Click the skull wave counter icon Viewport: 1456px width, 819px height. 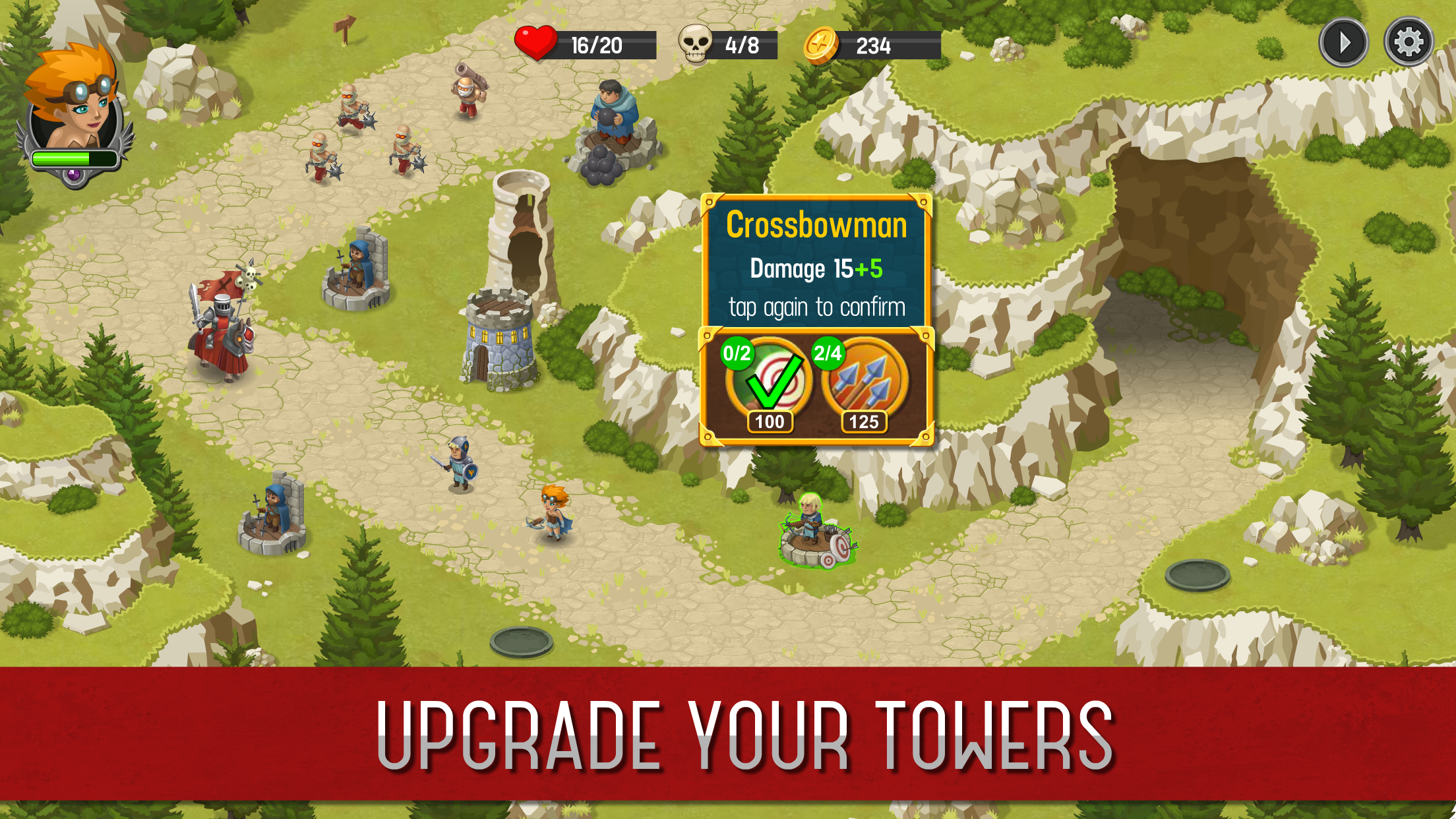click(x=694, y=44)
